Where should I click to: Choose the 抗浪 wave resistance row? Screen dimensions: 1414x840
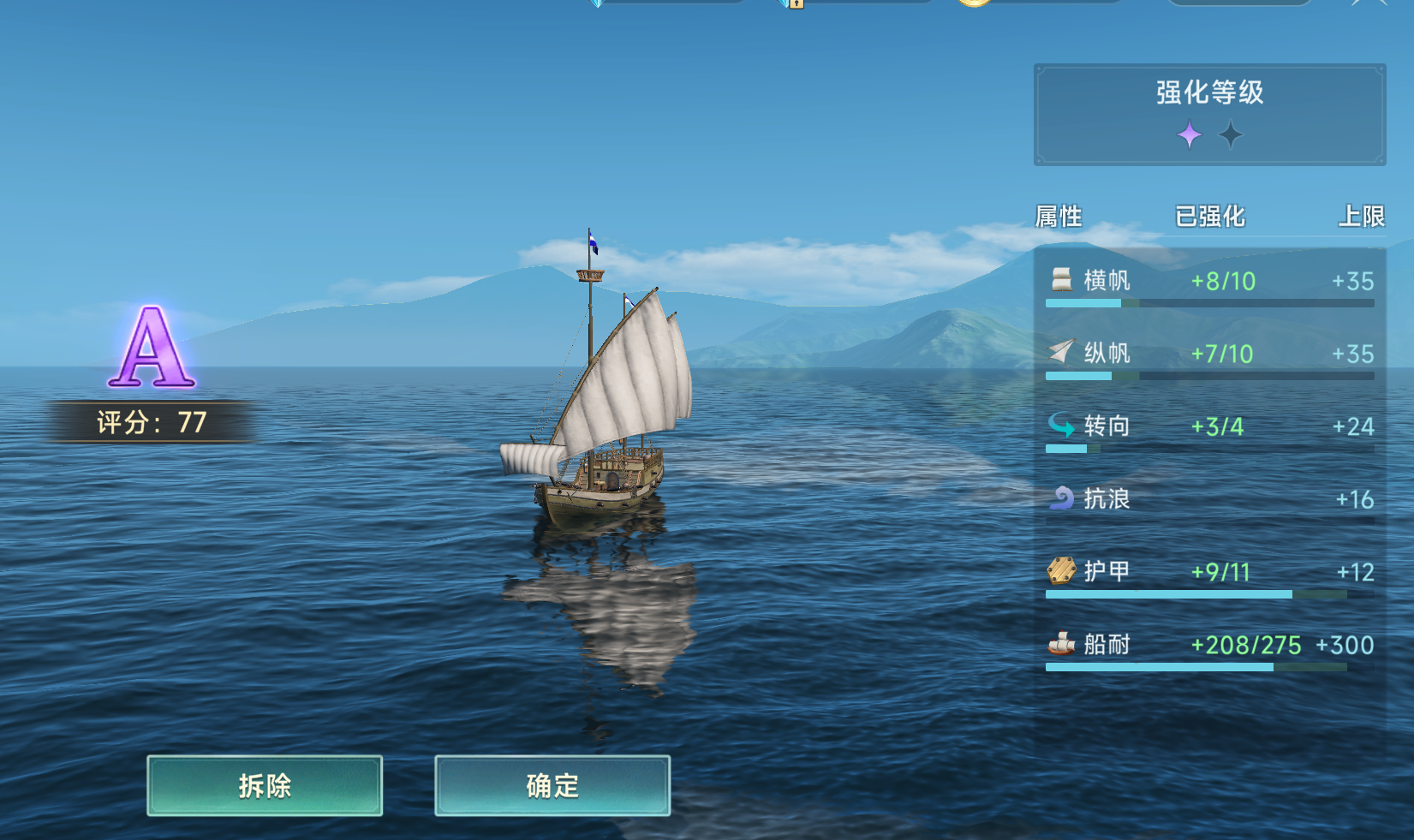click(1209, 500)
